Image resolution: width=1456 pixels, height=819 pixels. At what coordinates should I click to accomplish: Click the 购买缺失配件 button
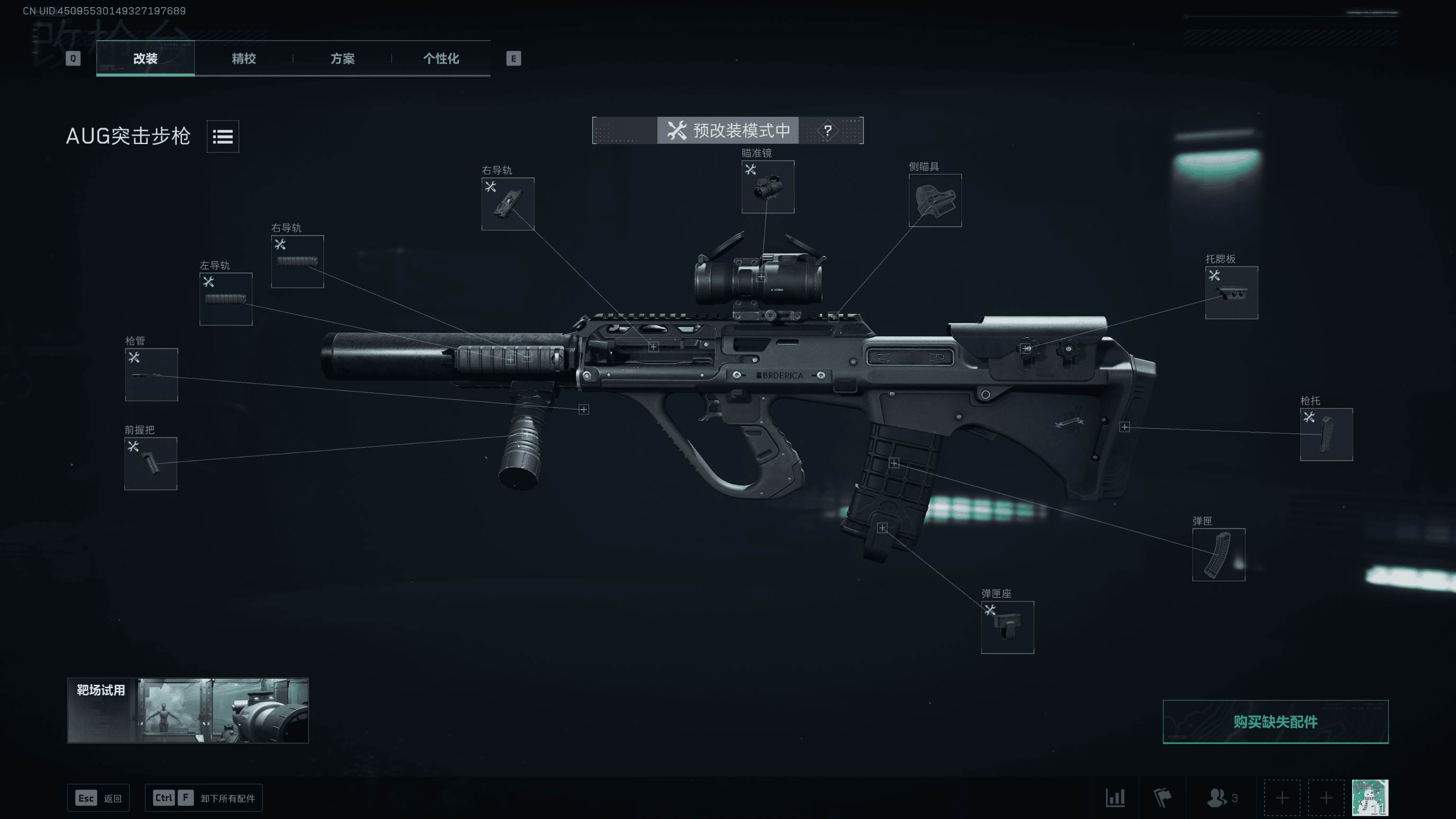pyautogui.click(x=1275, y=722)
